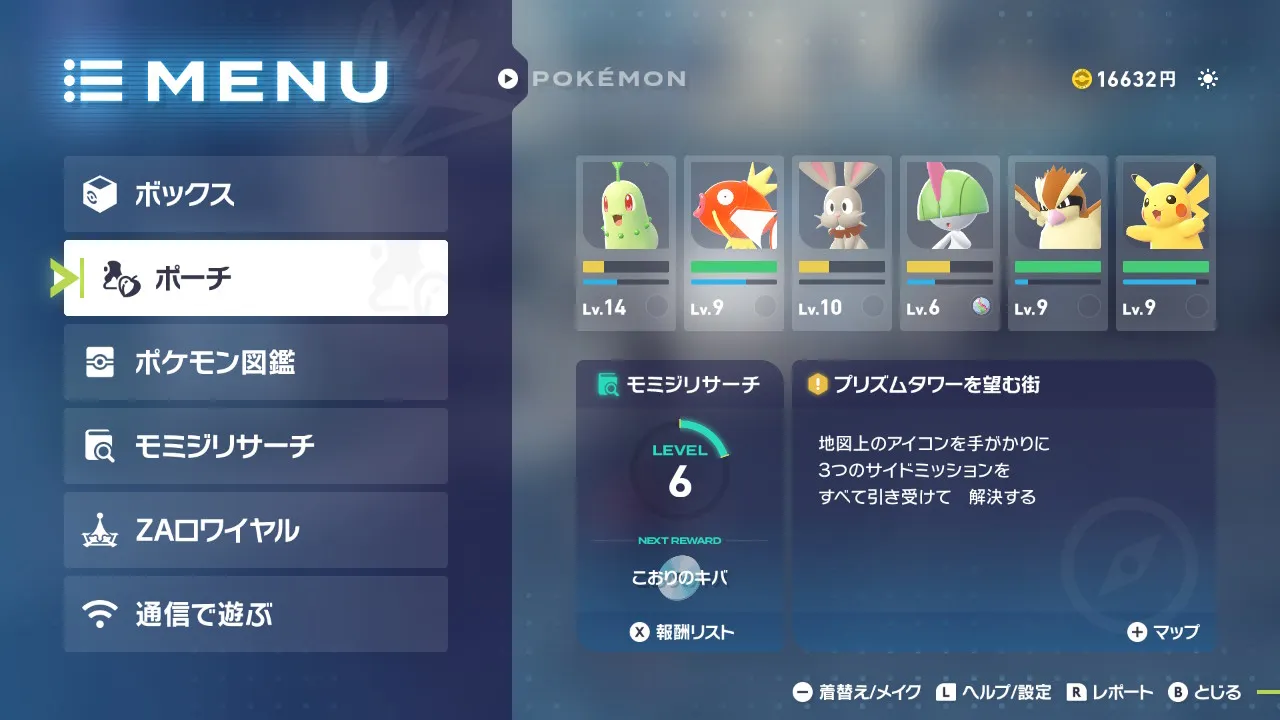Screen dimensions: 1280x720
Task: Open the ポケモン図鑑 entry
Action: point(255,362)
